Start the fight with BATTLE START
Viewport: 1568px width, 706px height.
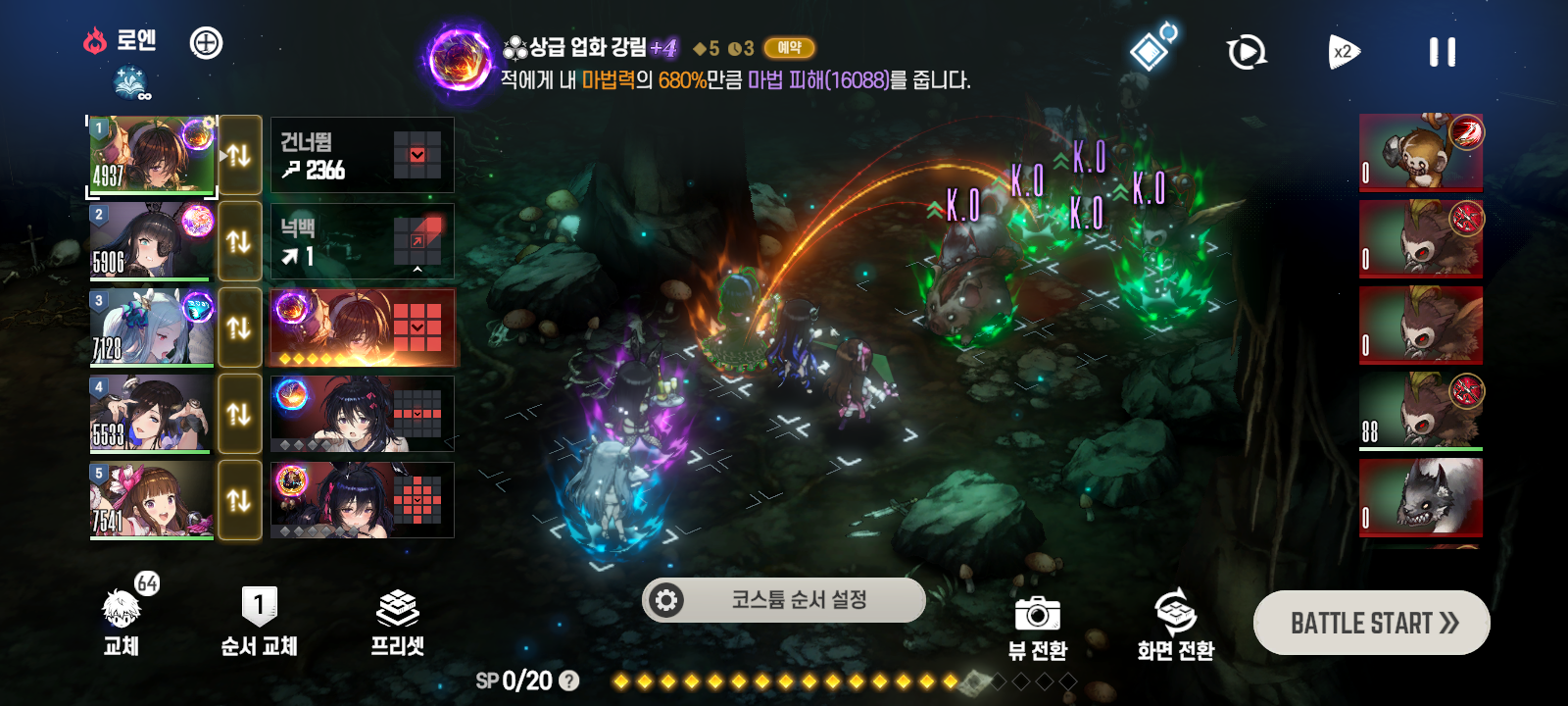[x=1371, y=623]
